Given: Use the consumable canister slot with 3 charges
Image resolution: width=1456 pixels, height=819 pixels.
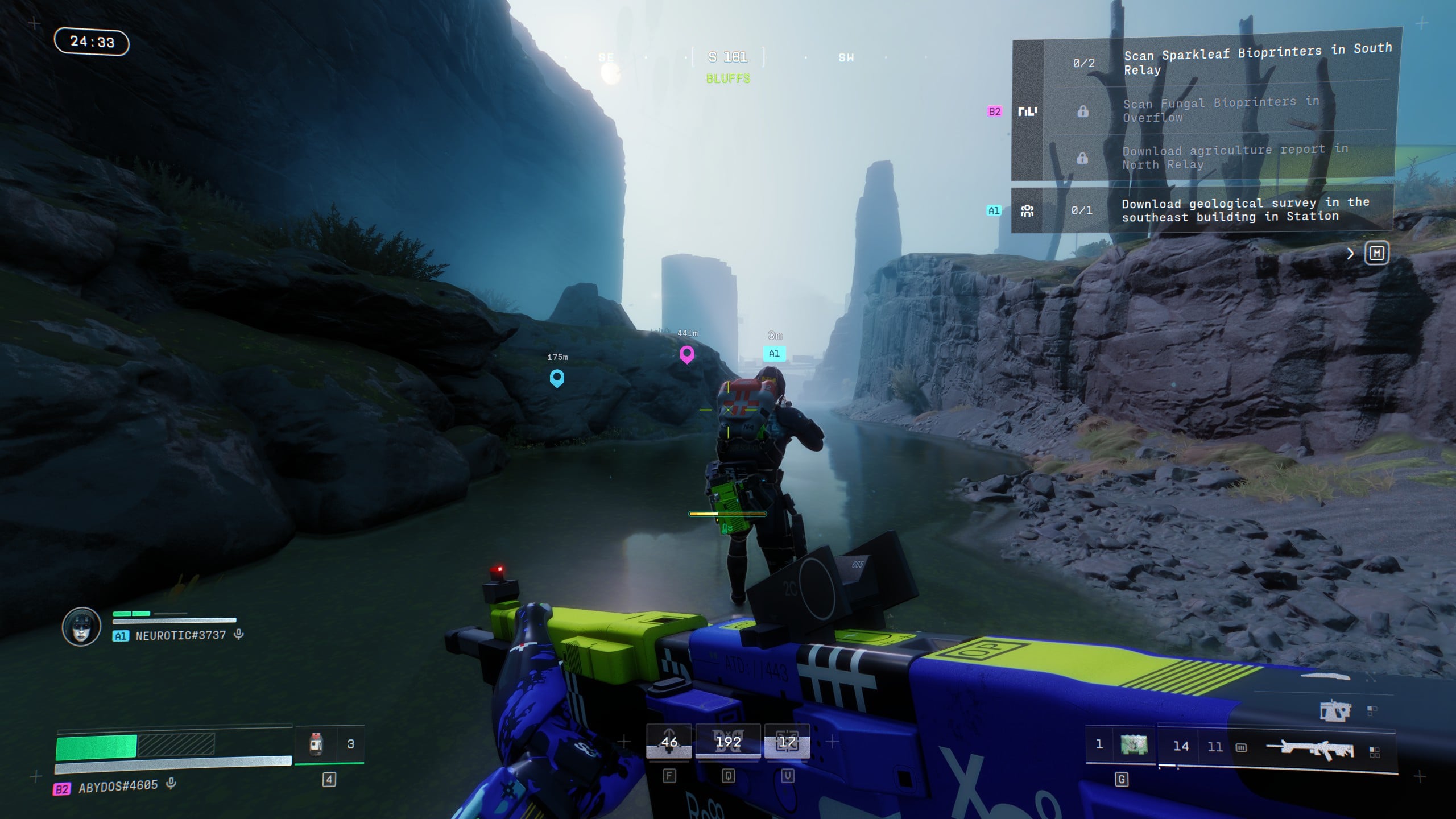Looking at the screenshot, I should (316, 744).
